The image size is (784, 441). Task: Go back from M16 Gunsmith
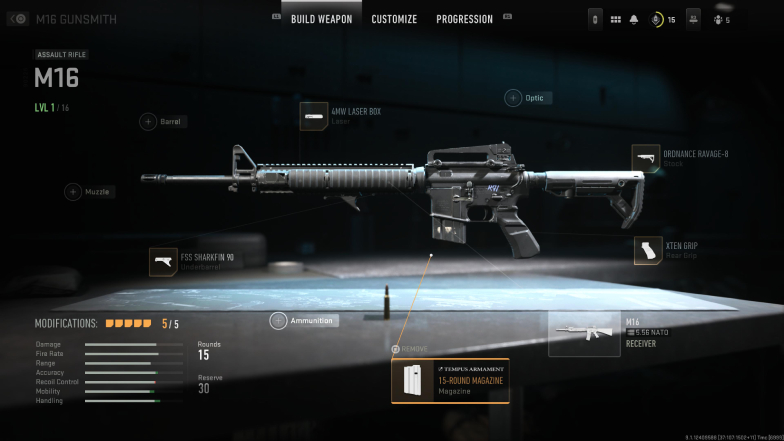coord(18,19)
